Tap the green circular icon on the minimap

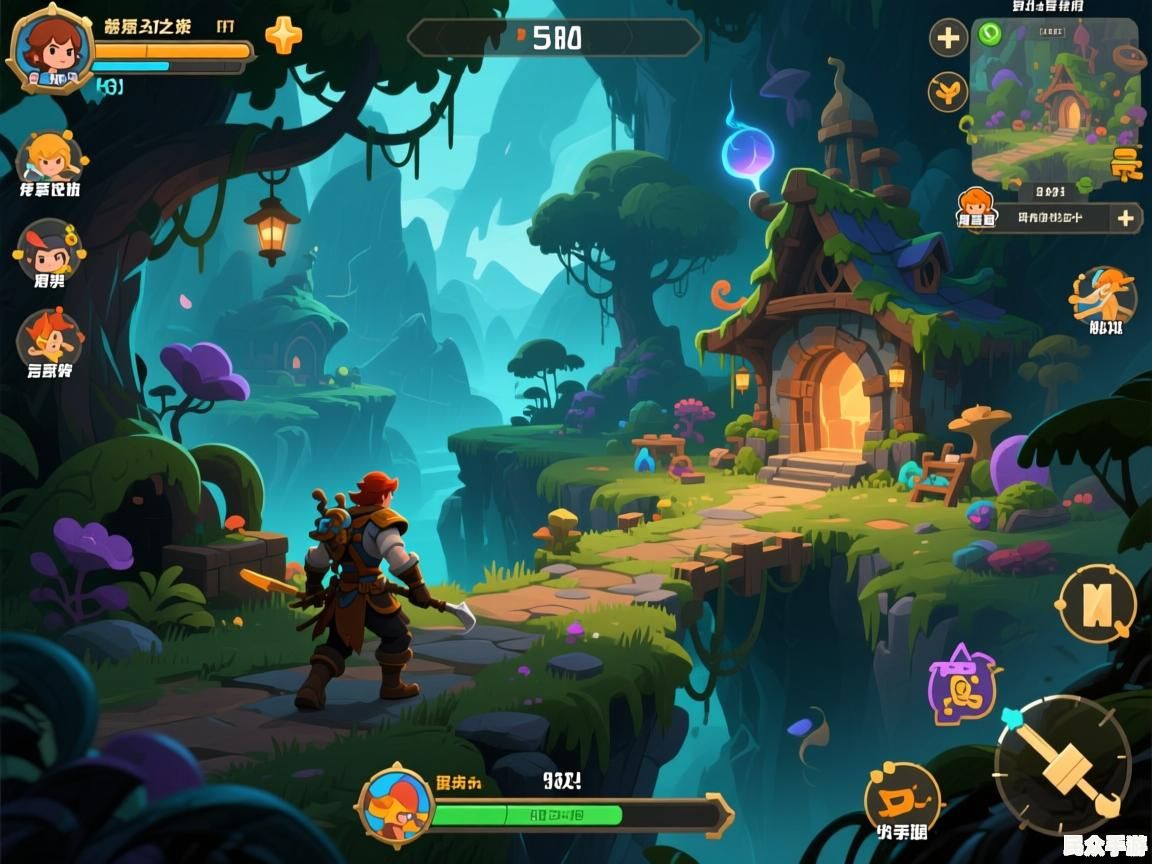pos(990,34)
